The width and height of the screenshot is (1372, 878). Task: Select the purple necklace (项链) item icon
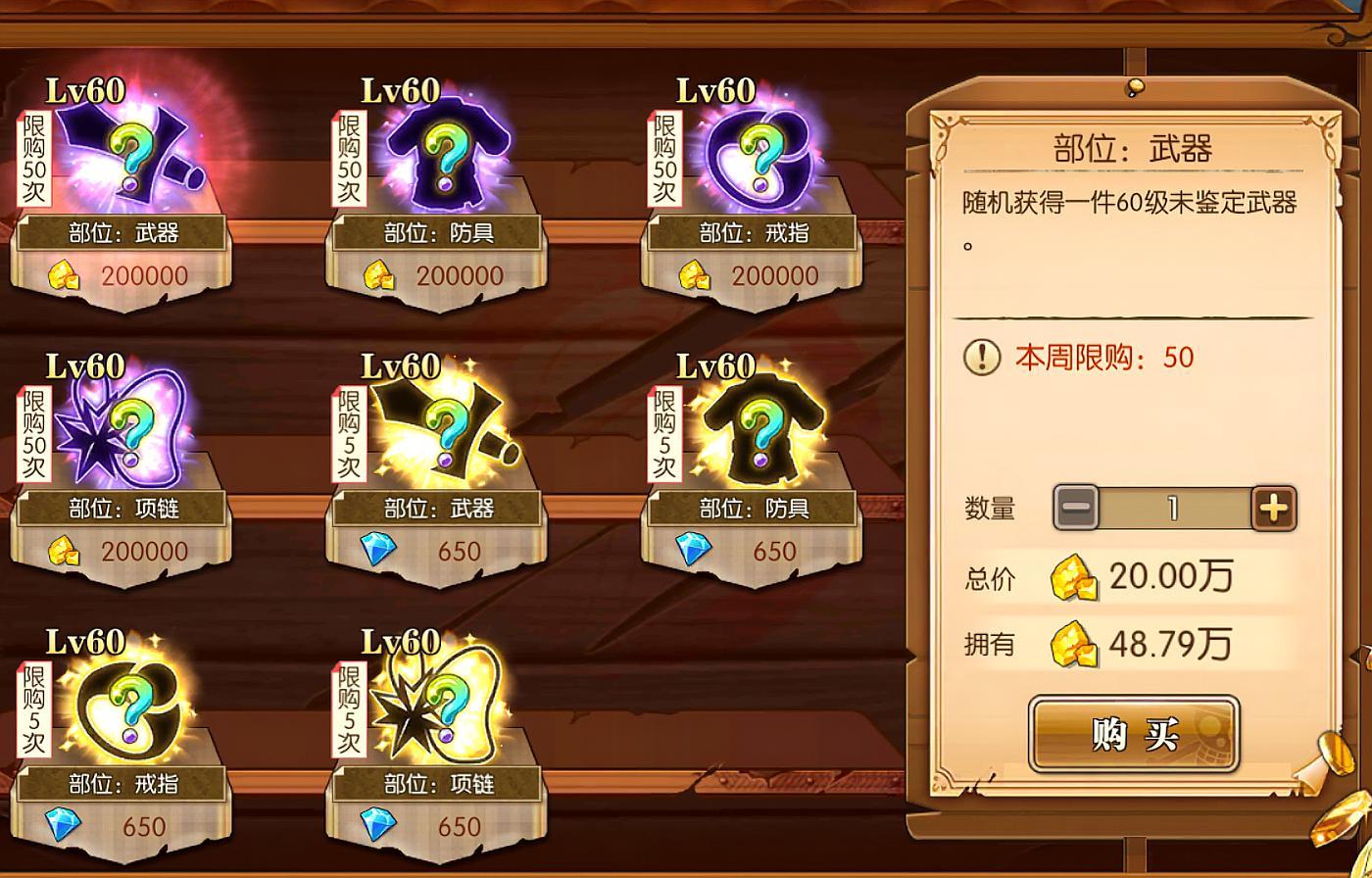click(x=127, y=431)
